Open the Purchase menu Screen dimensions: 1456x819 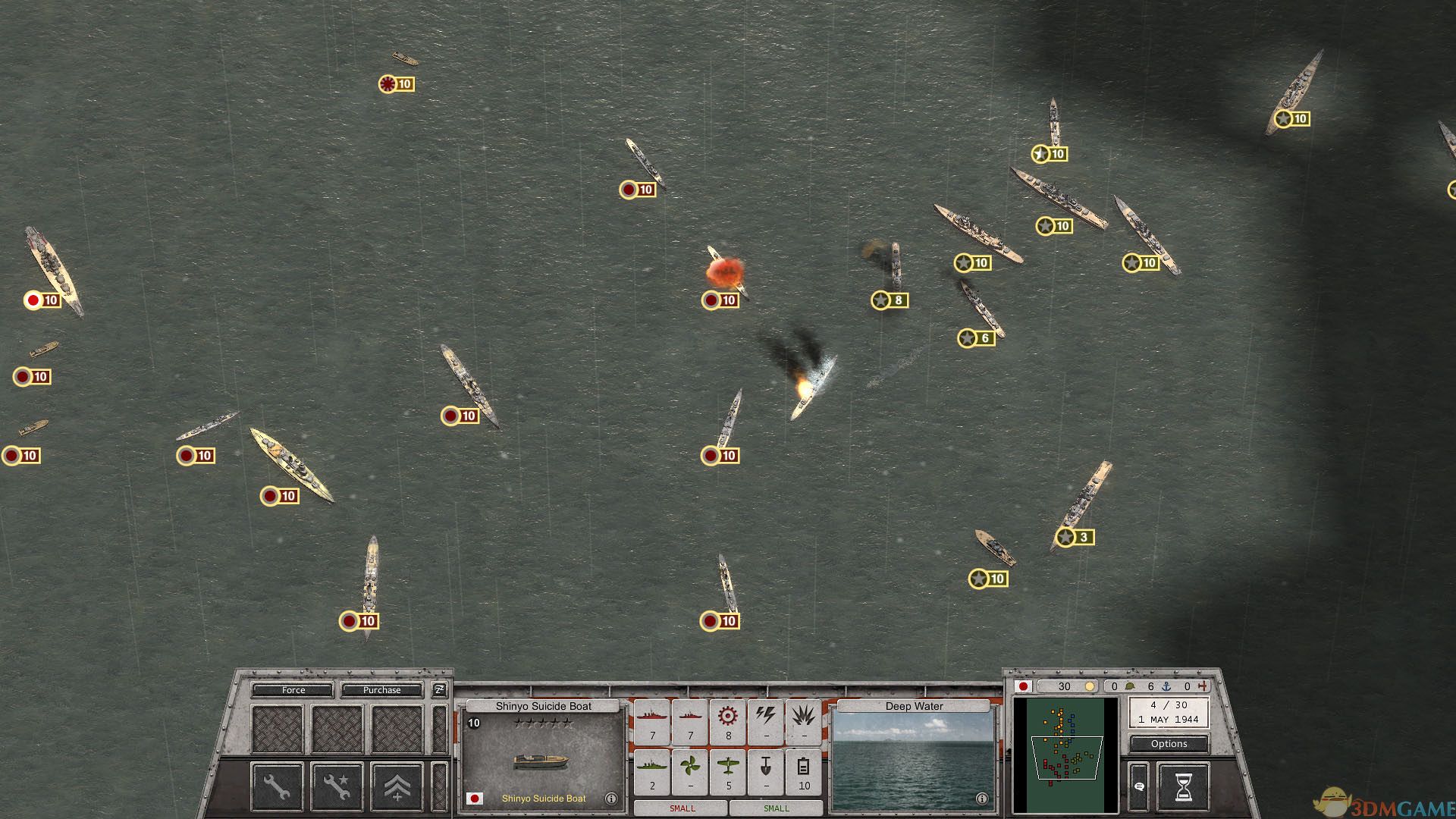coord(381,690)
